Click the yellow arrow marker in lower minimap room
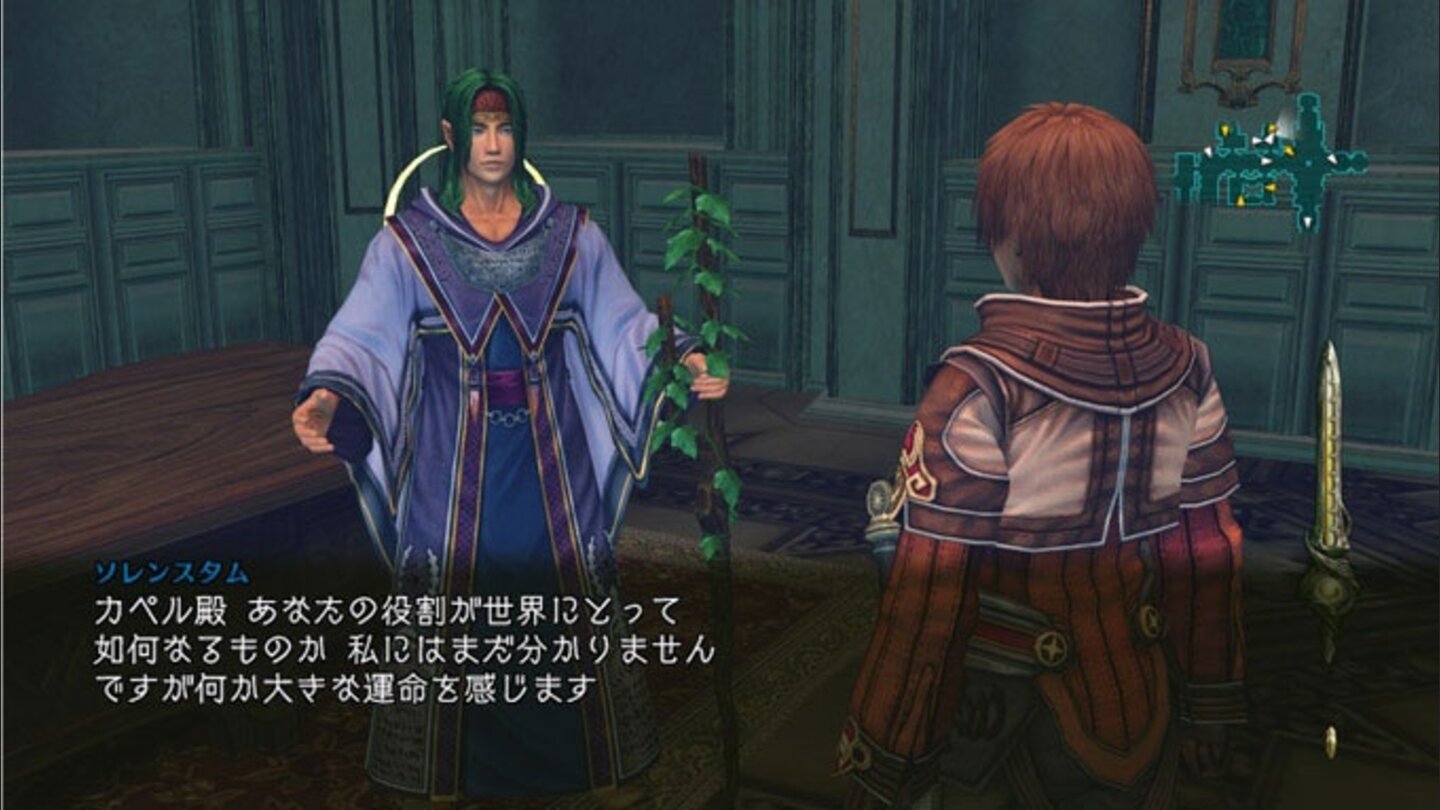The width and height of the screenshot is (1440, 810). point(1270,188)
